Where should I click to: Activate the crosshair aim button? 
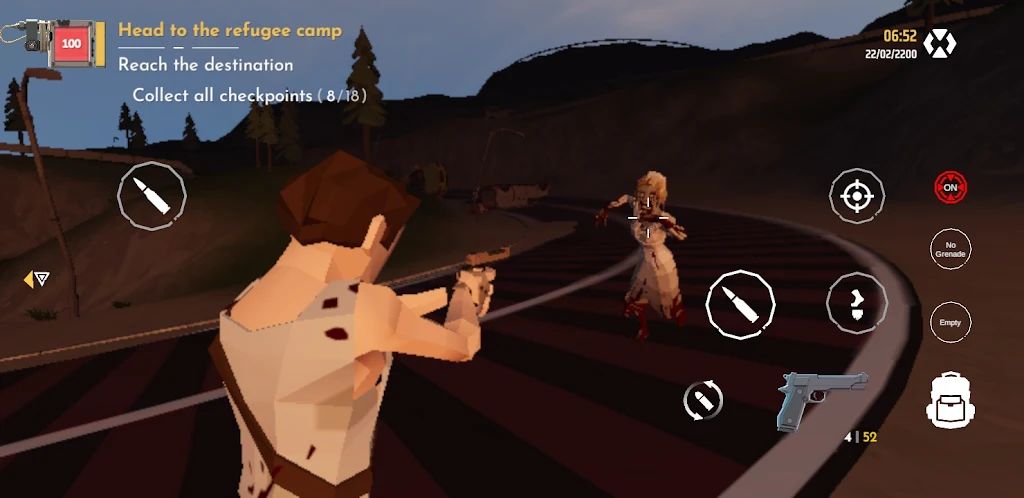(x=856, y=196)
